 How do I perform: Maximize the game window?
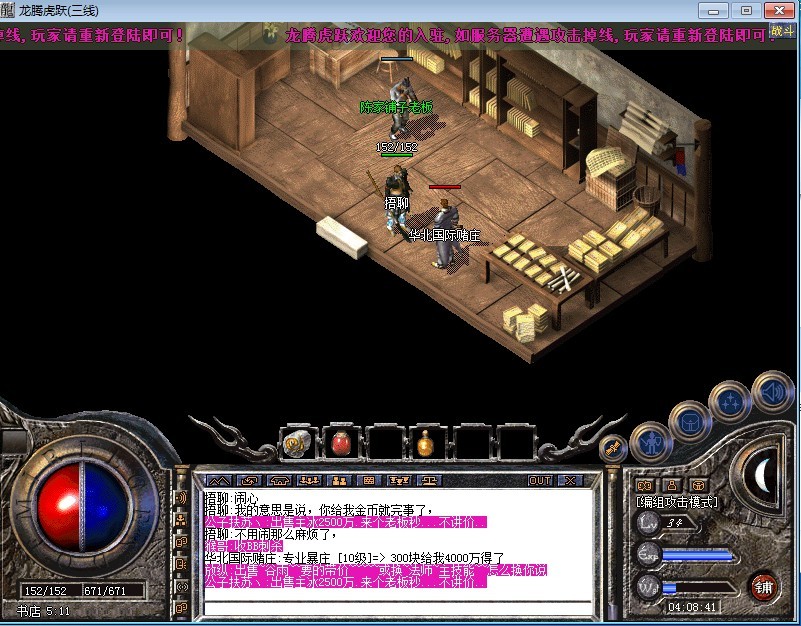[746, 10]
